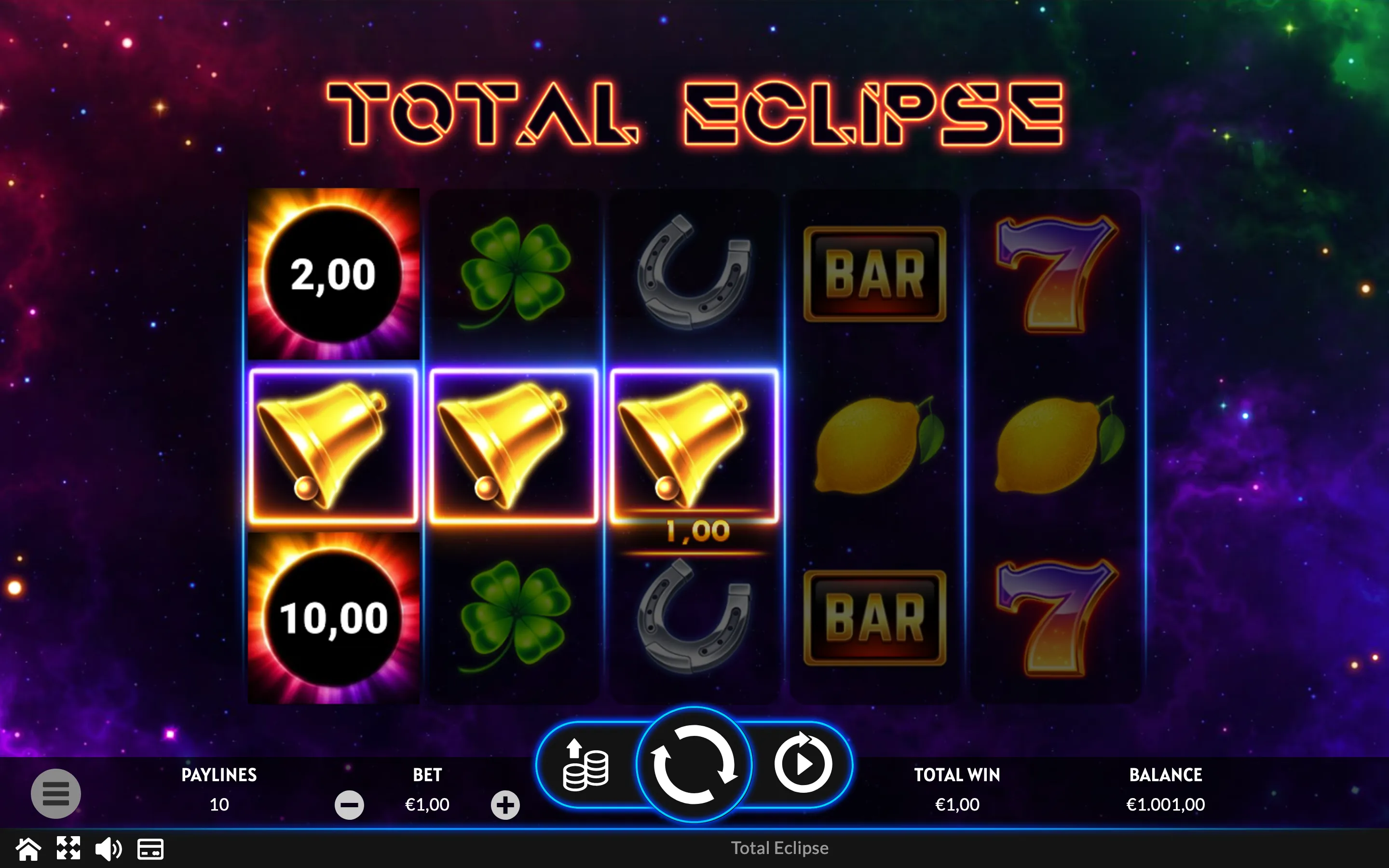Open the cashier card icon
Image resolution: width=1389 pixels, height=868 pixels.
150,849
